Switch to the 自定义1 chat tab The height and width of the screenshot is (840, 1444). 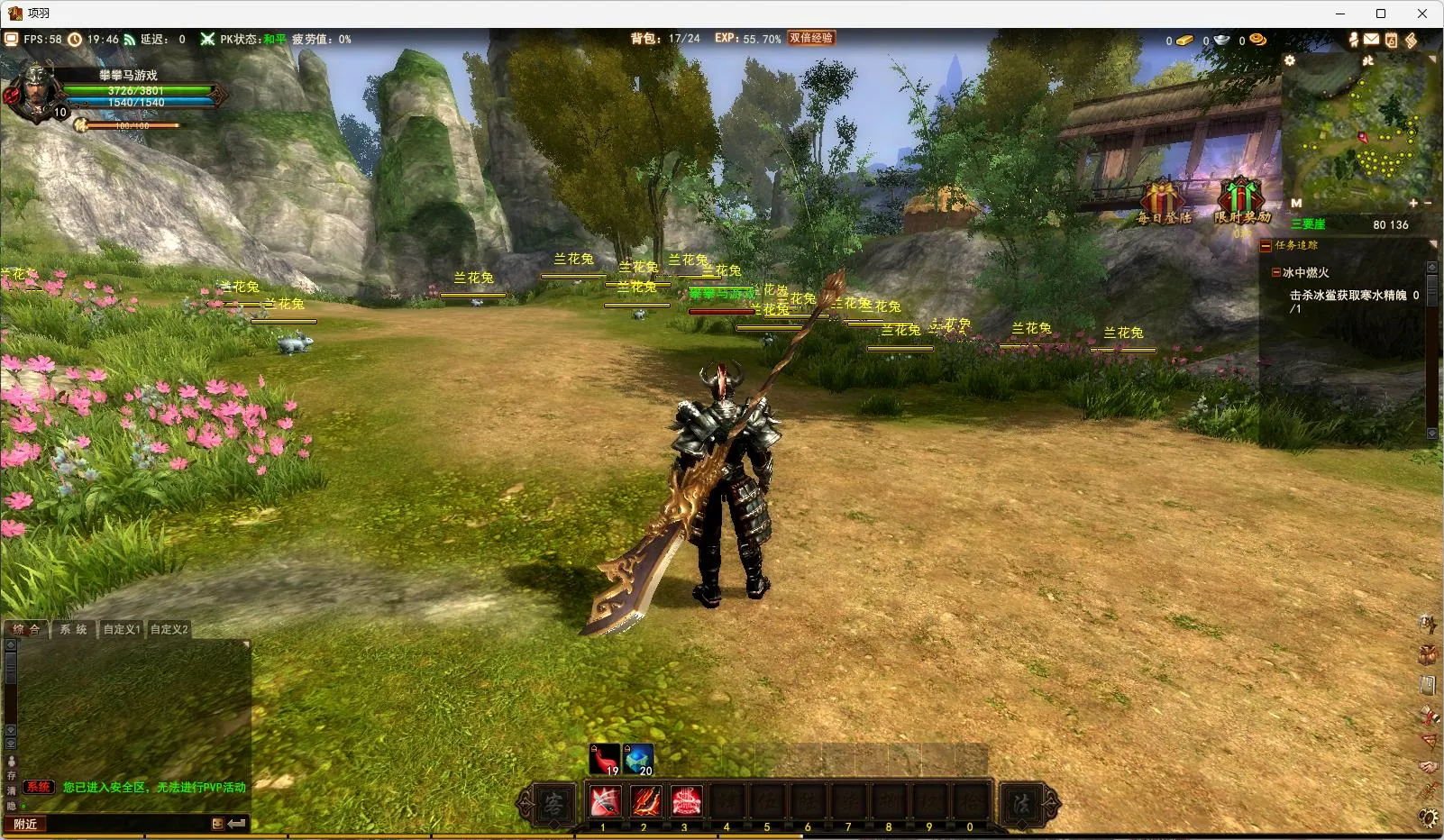coord(121,629)
